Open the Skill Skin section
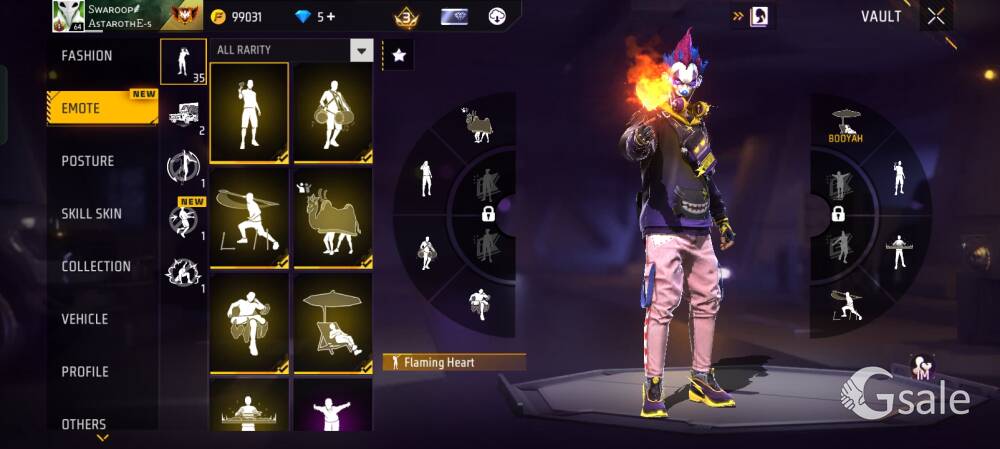1000x449 pixels. click(x=92, y=214)
